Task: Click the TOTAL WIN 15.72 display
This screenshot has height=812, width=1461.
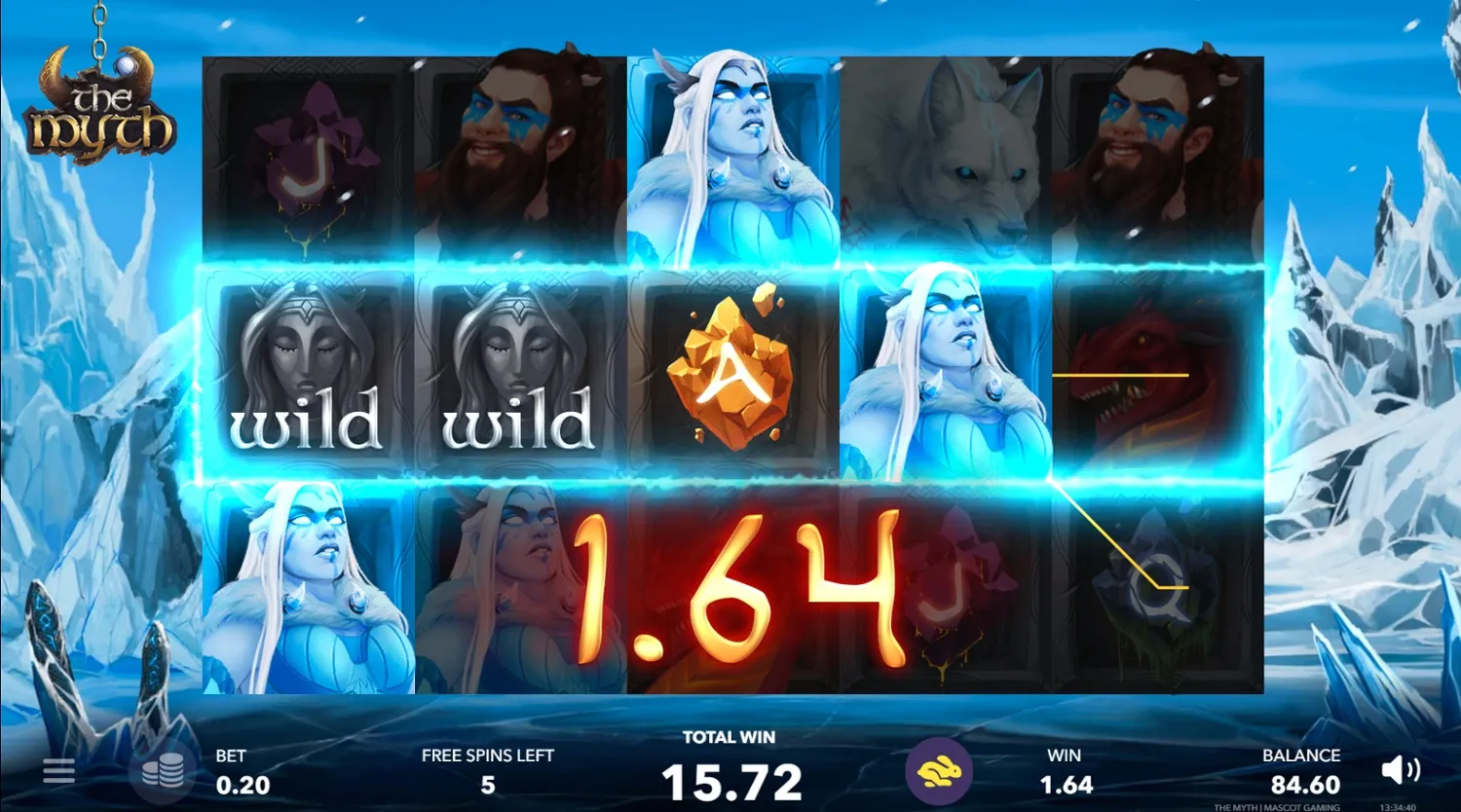Action: [x=730, y=764]
